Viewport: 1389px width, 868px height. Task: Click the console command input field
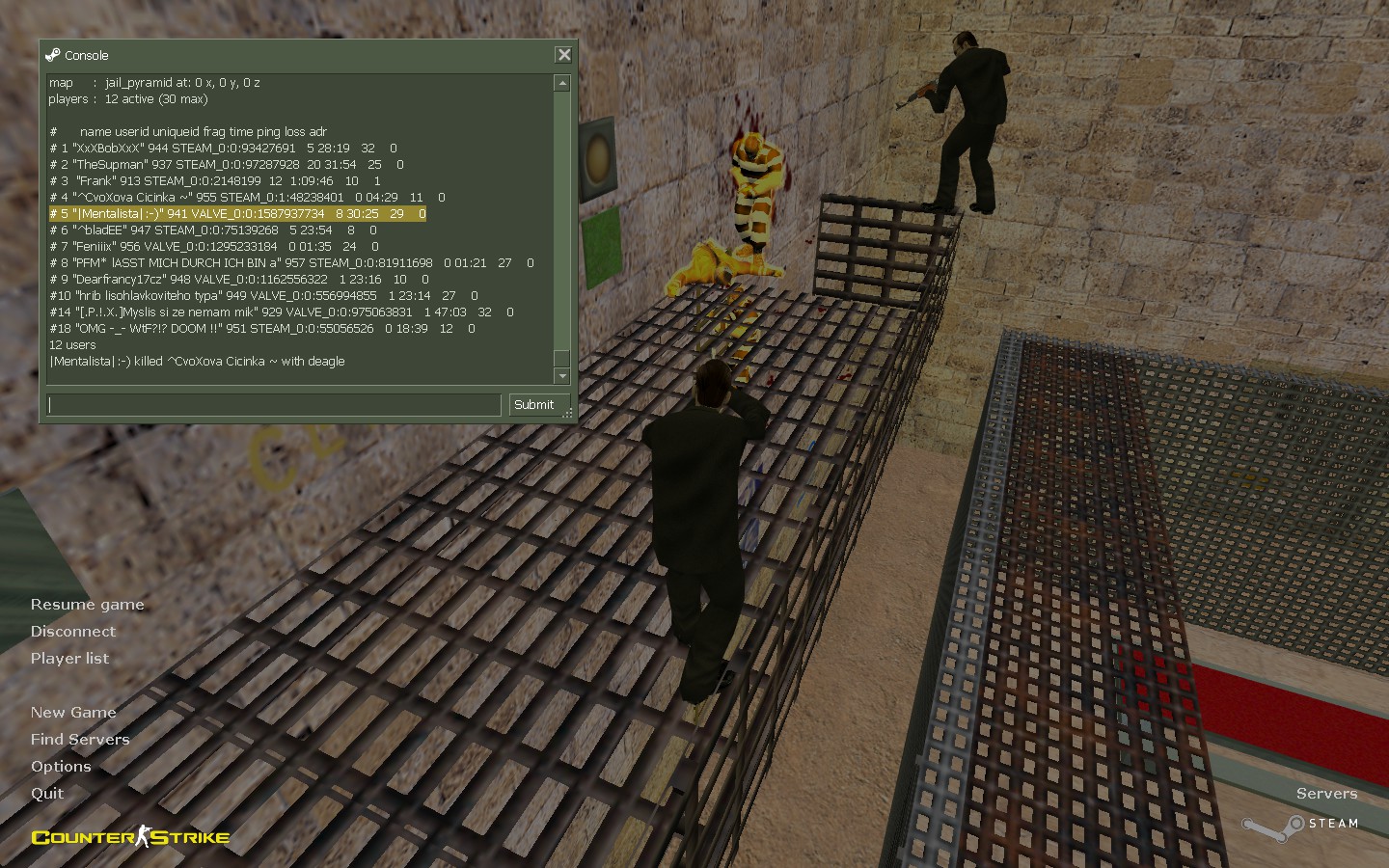pyautogui.click(x=274, y=405)
